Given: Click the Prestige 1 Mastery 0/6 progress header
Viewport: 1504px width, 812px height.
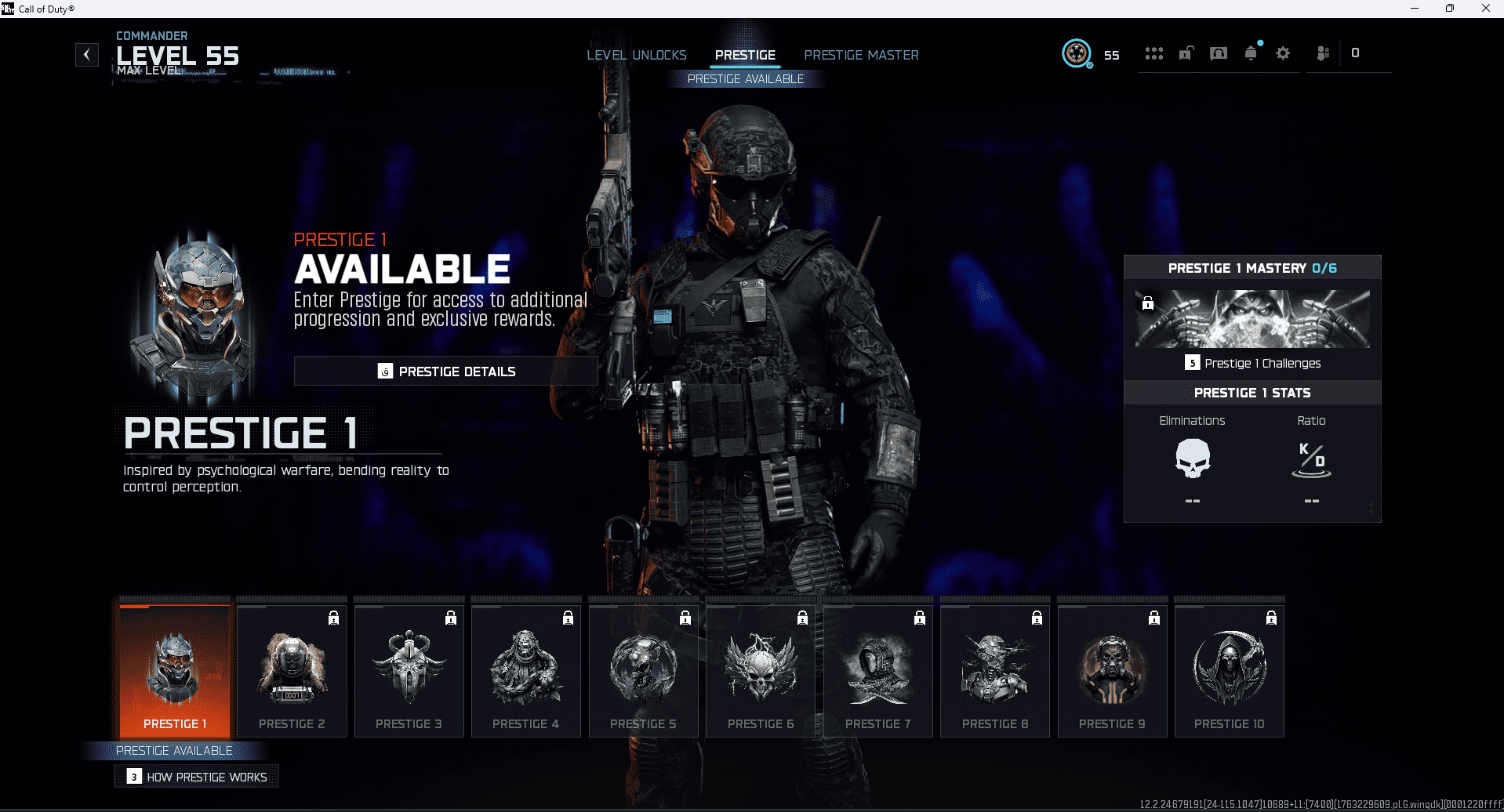Looking at the screenshot, I should pyautogui.click(x=1252, y=267).
